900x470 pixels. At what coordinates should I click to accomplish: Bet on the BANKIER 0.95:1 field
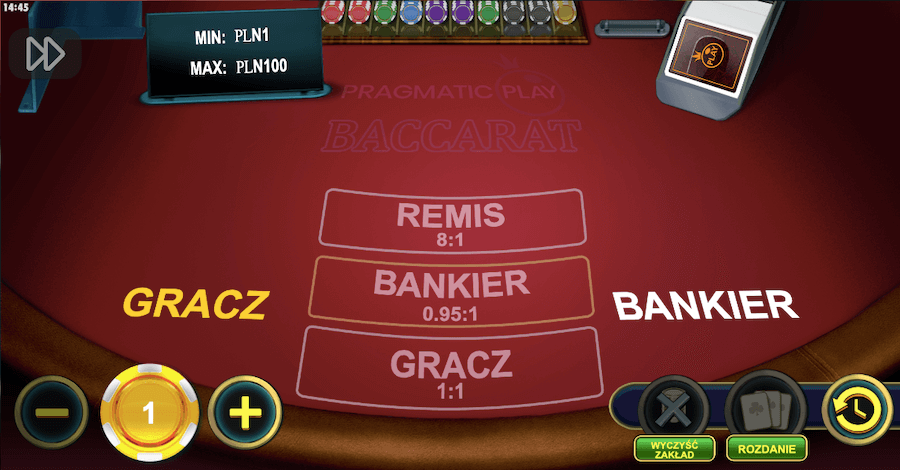(449, 291)
